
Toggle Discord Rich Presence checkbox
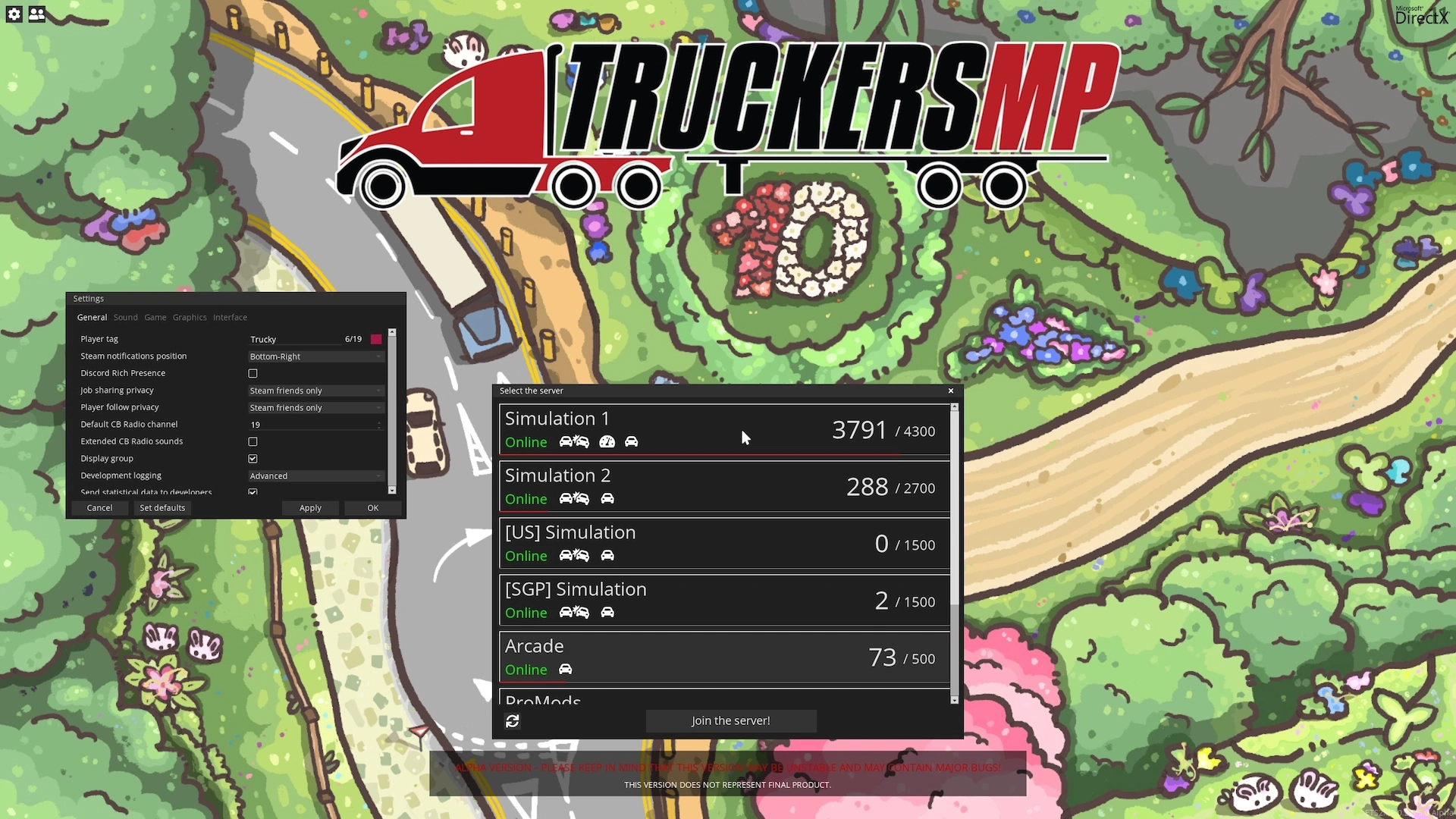[253, 374]
